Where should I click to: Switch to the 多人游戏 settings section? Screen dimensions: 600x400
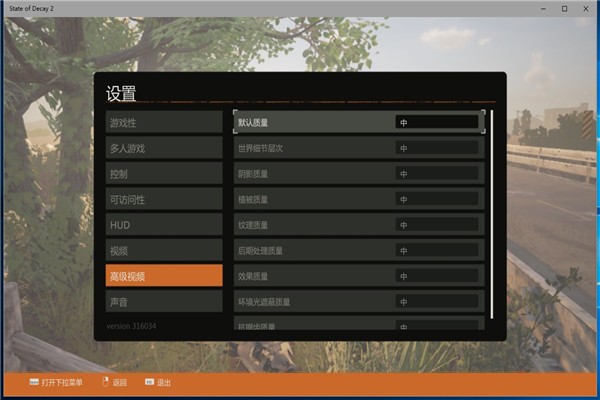(164, 148)
